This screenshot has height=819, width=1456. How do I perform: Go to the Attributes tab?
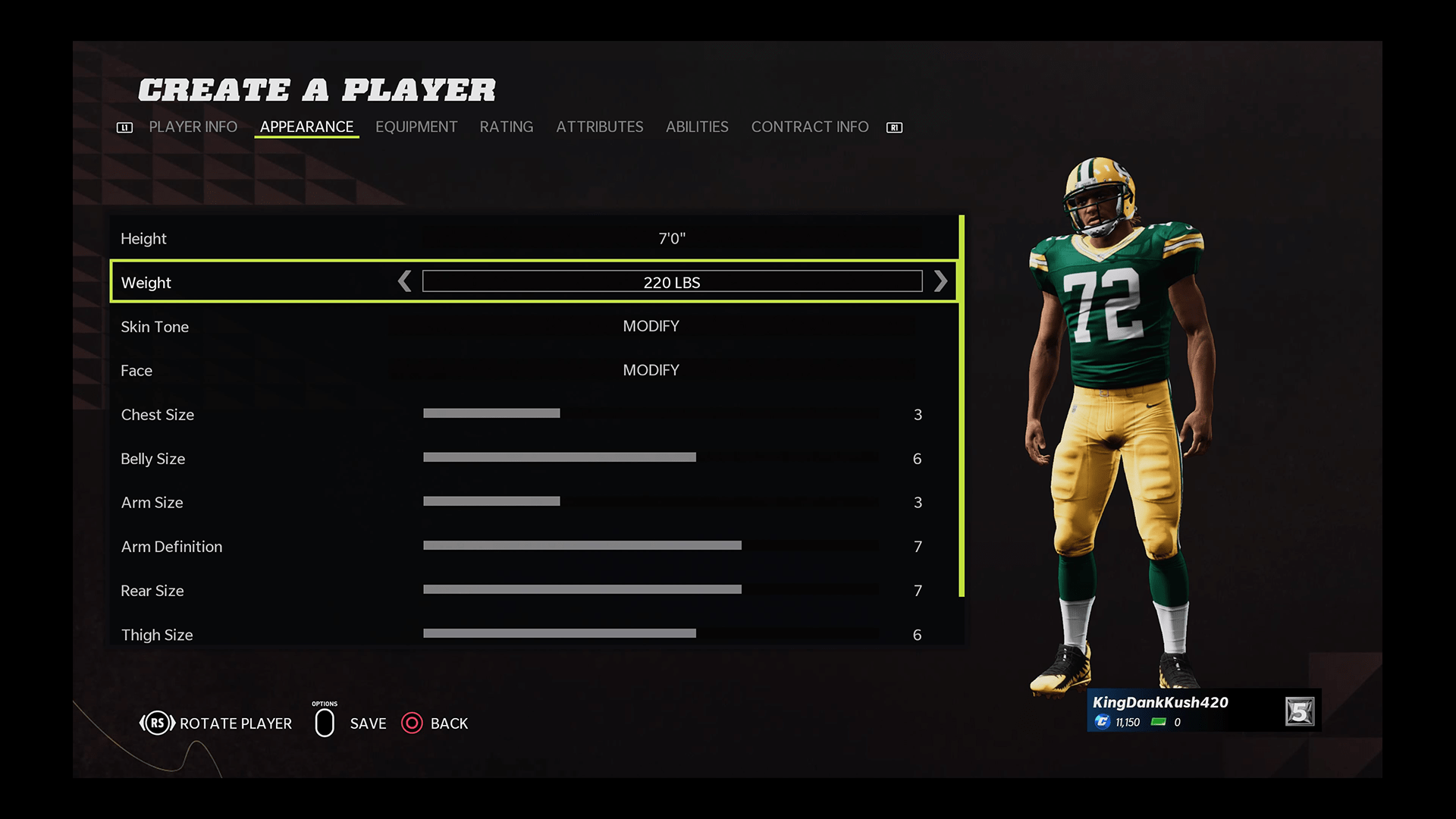point(599,127)
